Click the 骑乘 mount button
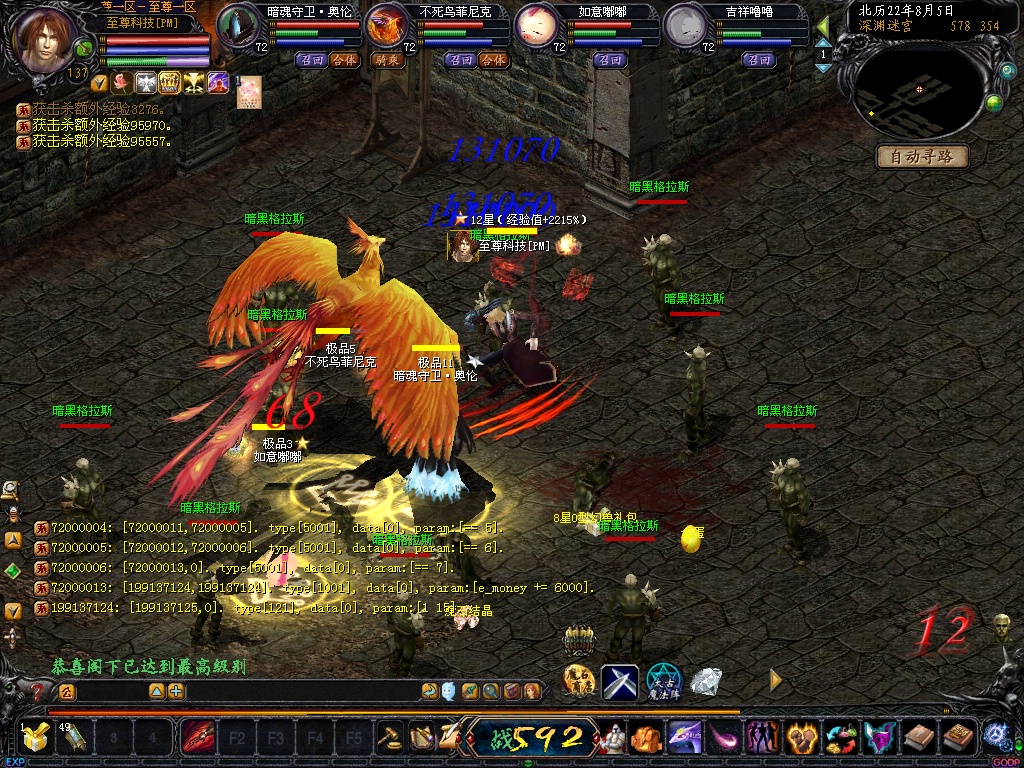Viewport: 1024px width, 768px height. click(387, 60)
